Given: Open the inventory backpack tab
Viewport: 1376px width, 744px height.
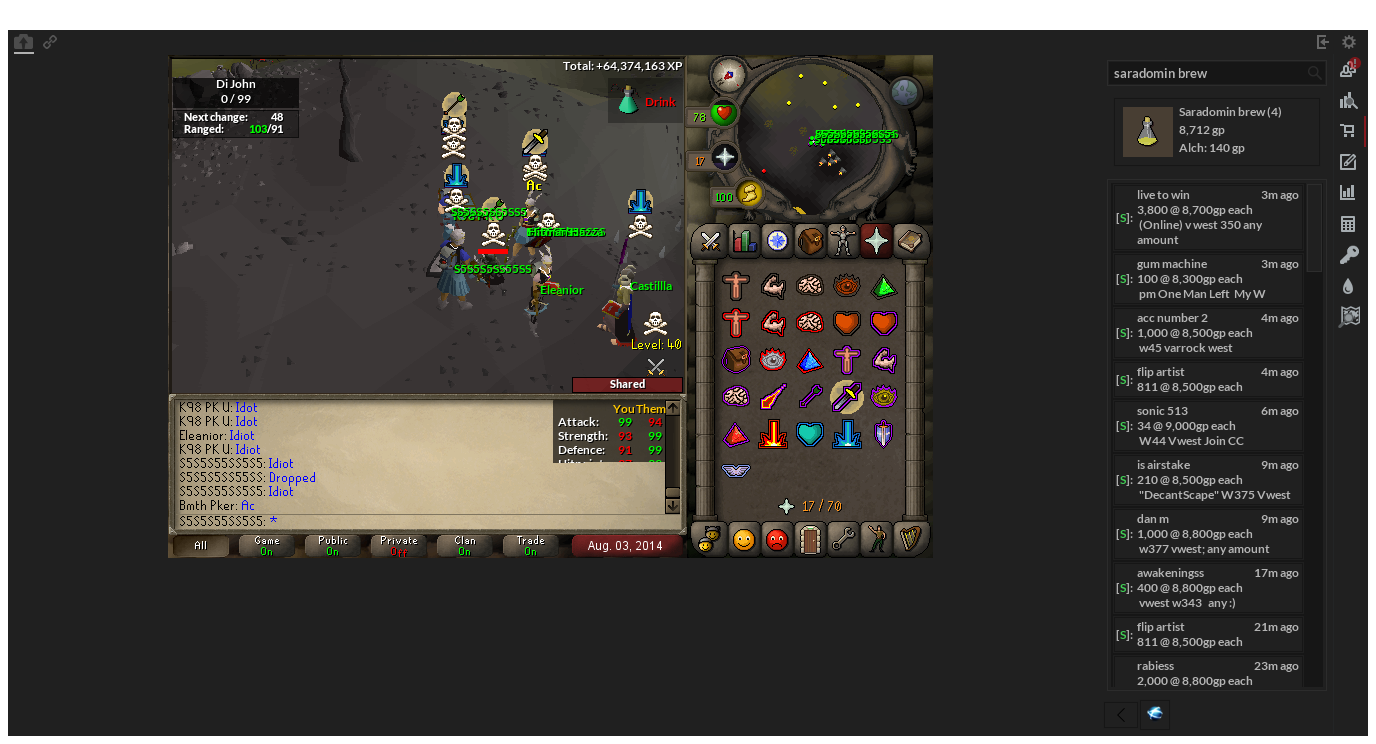Looking at the screenshot, I should (809, 241).
